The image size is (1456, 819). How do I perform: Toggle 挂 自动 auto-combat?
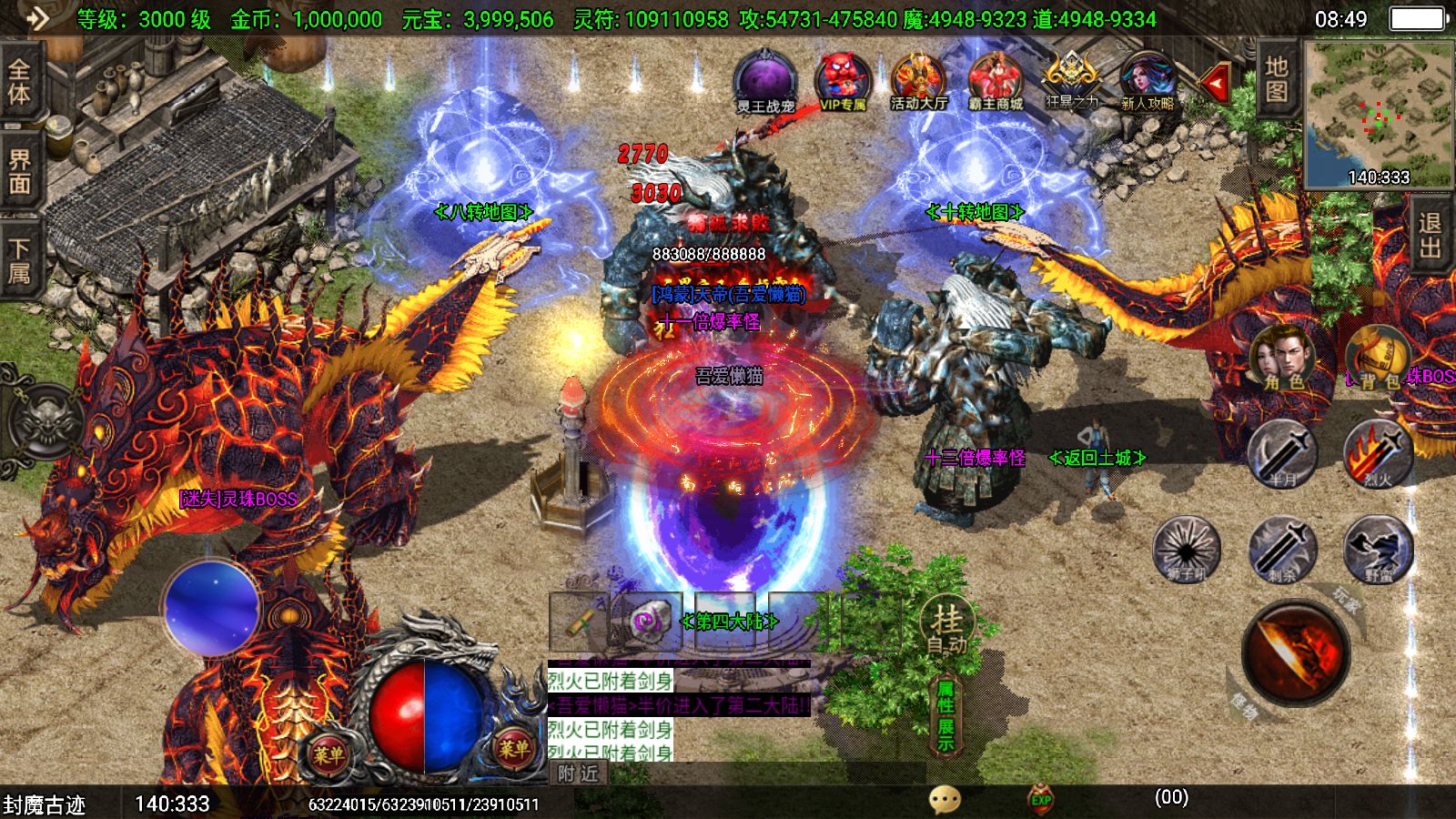[946, 629]
